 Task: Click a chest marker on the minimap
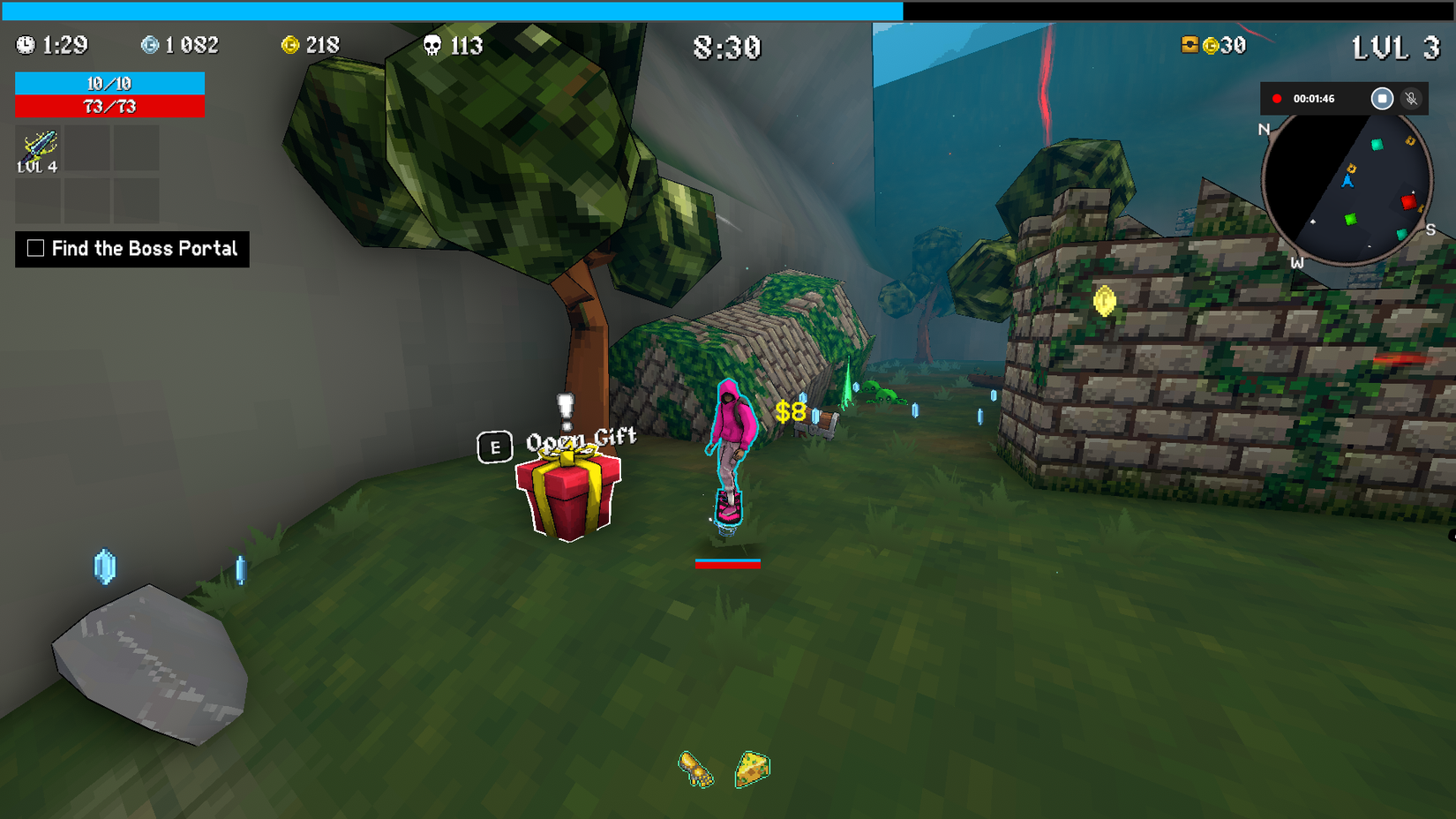(x=1352, y=168)
